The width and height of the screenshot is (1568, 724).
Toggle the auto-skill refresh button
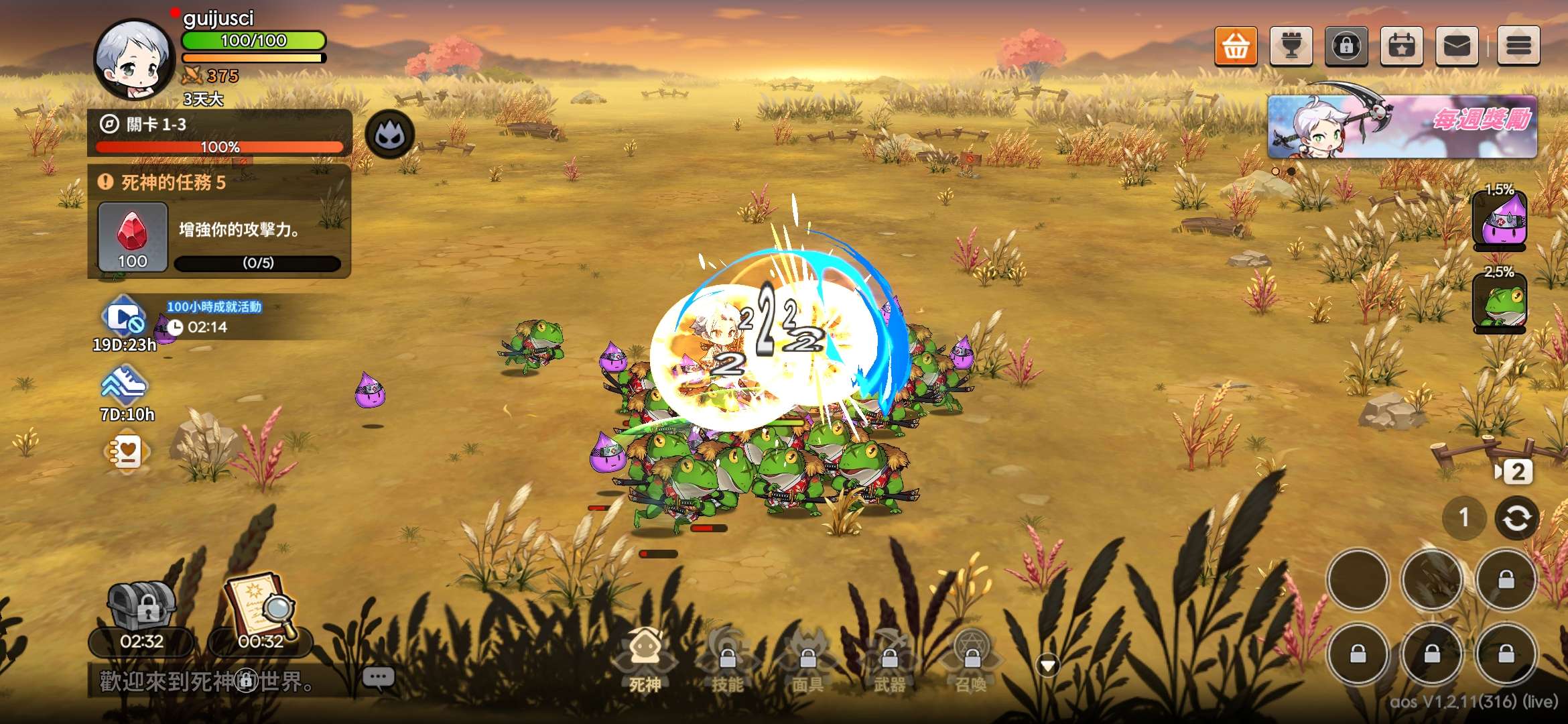point(1517,518)
